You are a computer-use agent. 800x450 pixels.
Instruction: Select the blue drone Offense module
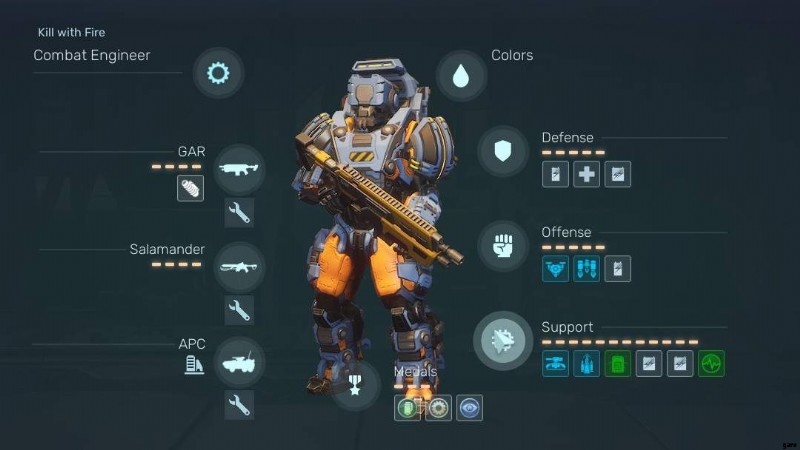pos(556,269)
